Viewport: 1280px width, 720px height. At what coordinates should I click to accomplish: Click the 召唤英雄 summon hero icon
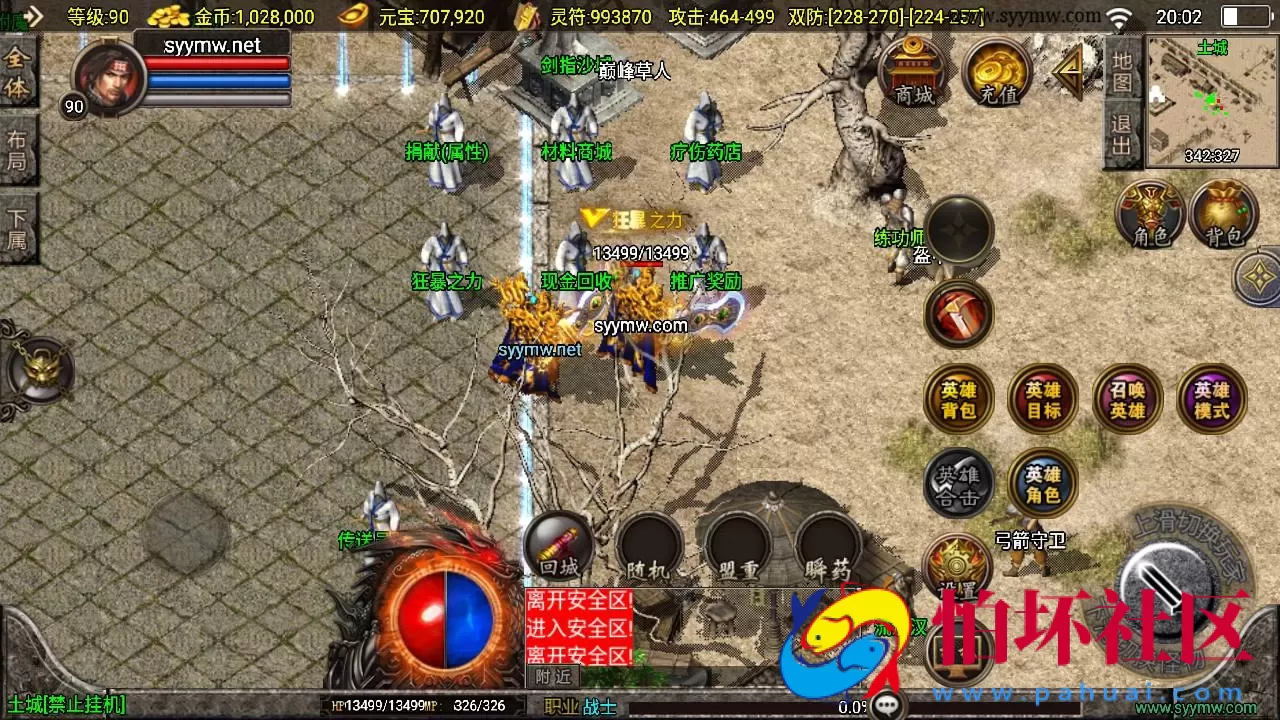click(1127, 398)
